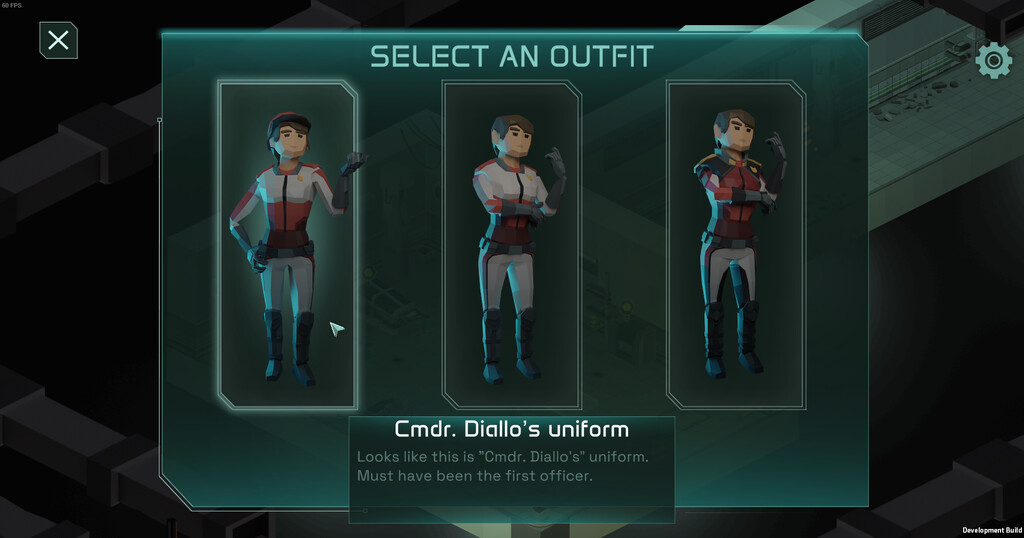Screen dimensions: 1024x538
Task: Pick the dark red uniform with epaulettes
Action: click(x=735, y=245)
